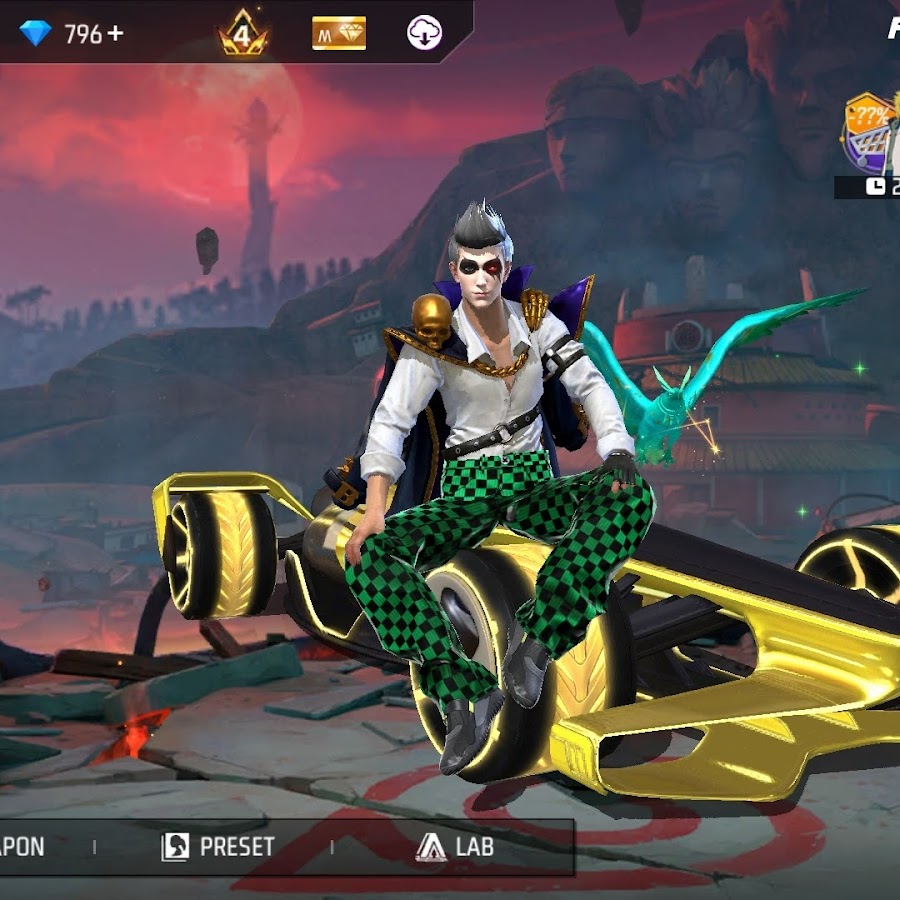Tap the cloud download icon
This screenshot has height=900, width=900.
point(424,33)
